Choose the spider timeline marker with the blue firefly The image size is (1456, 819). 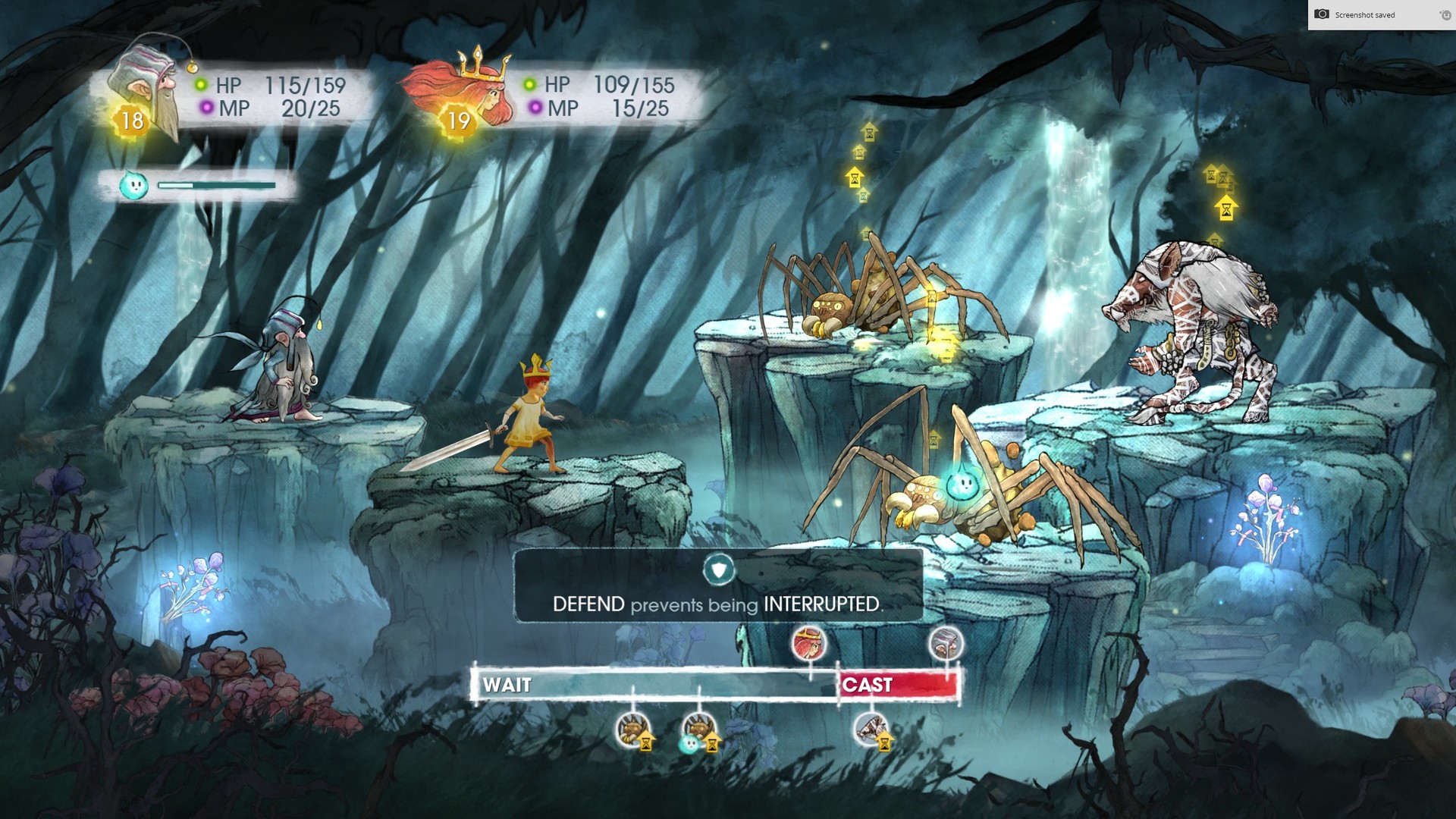pos(698,730)
